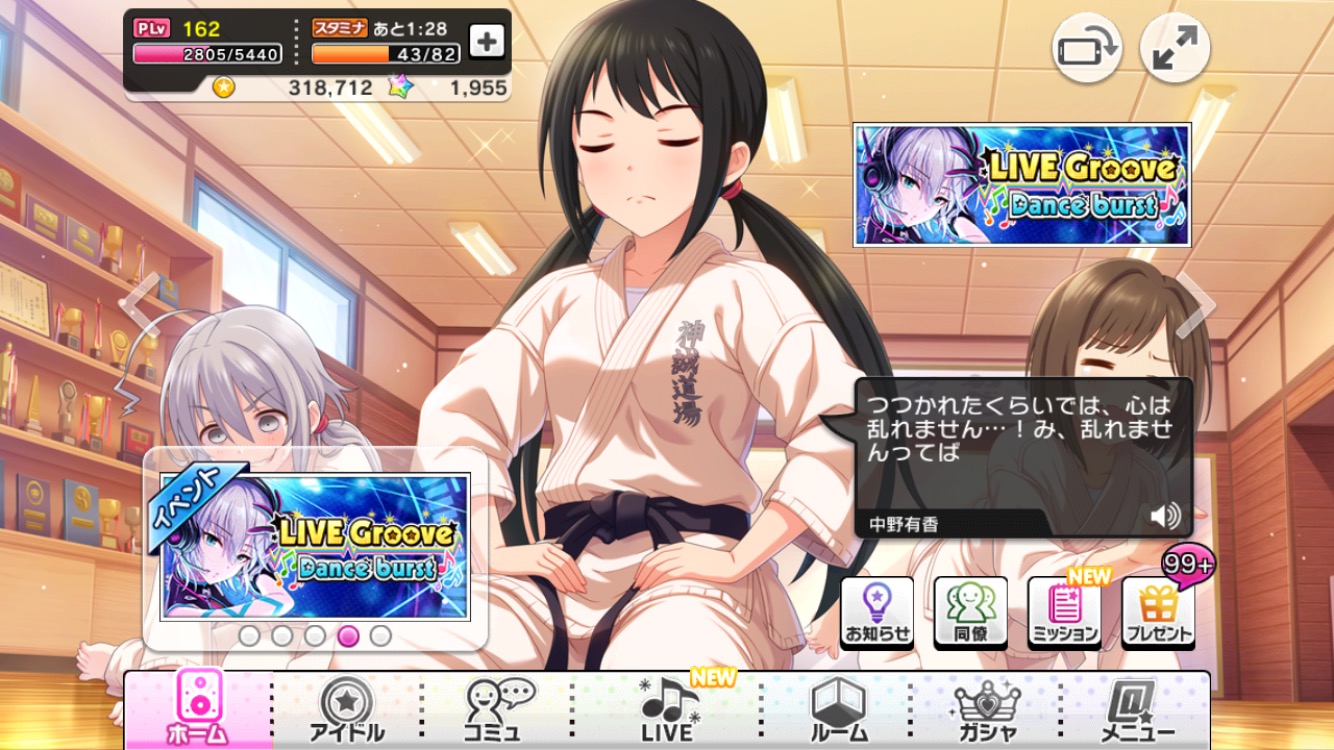The width and height of the screenshot is (1334, 750).
Task: Open the 同僚 colleagues button
Action: tap(970, 612)
